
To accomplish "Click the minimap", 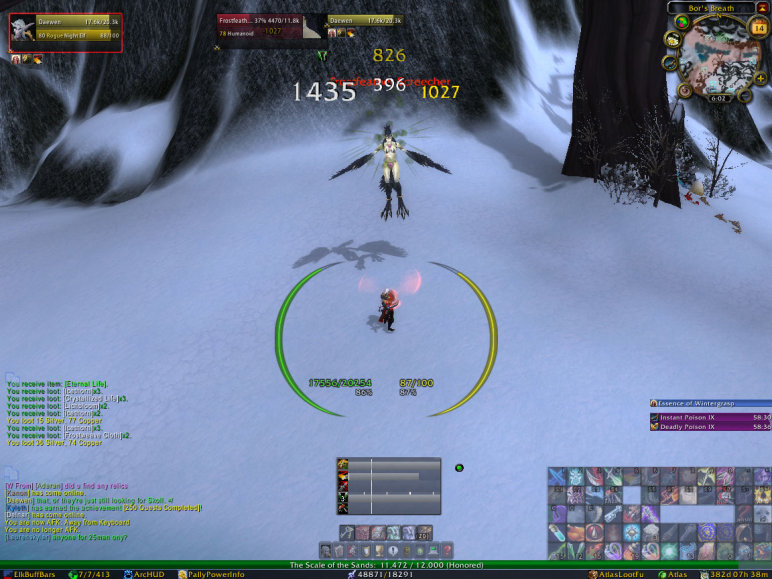I will point(720,58).
